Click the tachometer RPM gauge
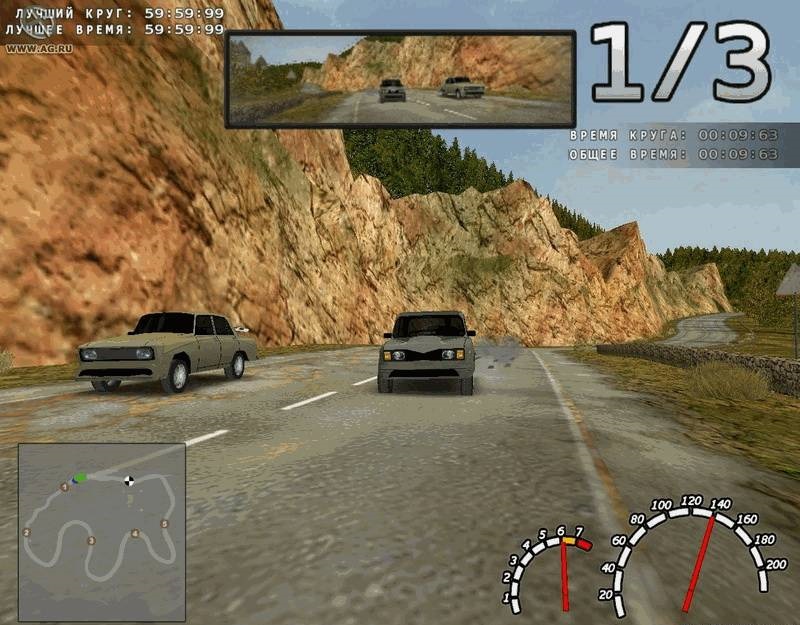This screenshot has width=800, height=625. pos(548,570)
